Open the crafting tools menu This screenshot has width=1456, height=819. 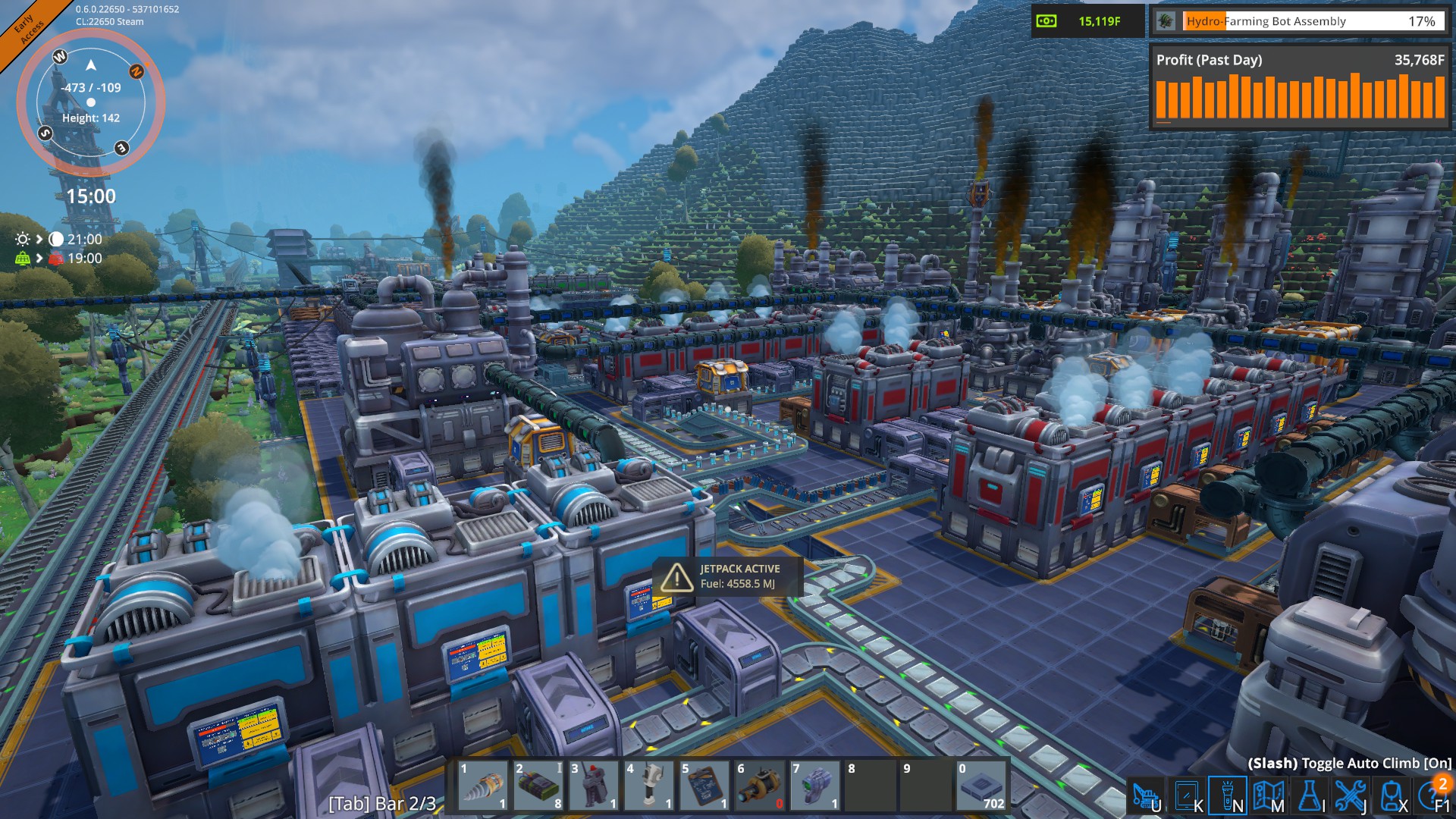[1350, 796]
